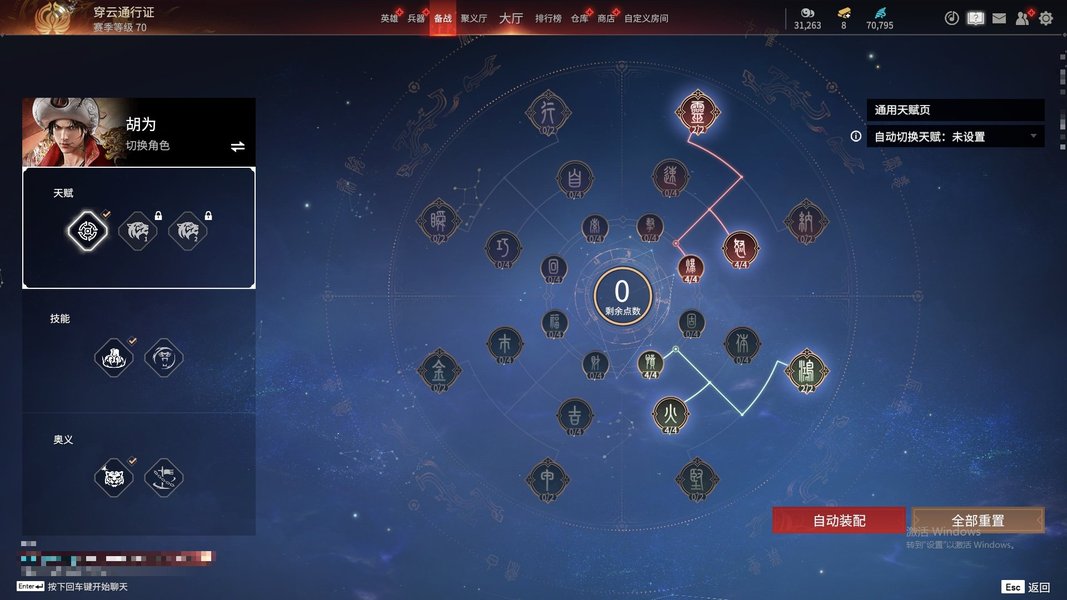Switch to the 兵器 weapons tab
This screenshot has height=600, width=1067.
pyautogui.click(x=416, y=18)
